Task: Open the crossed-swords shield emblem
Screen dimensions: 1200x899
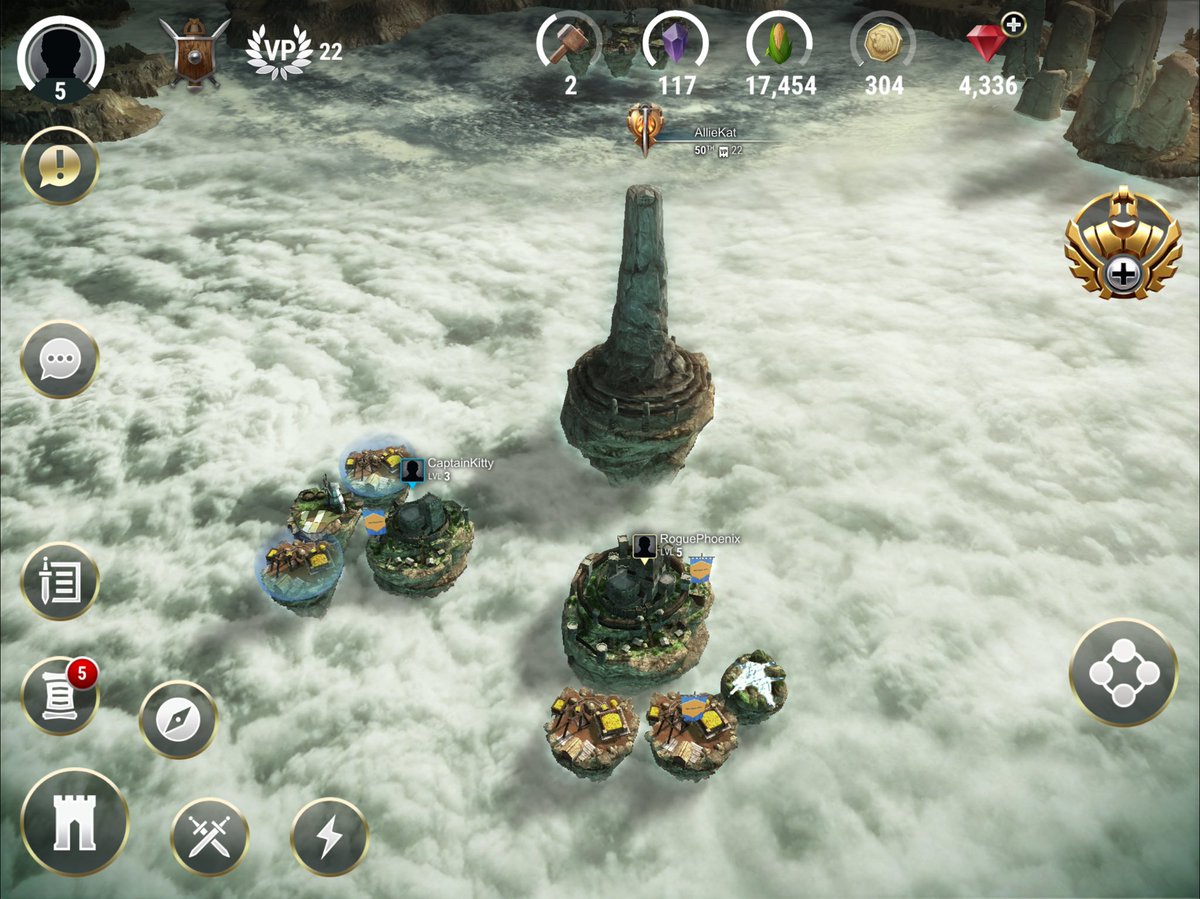Action: tap(195, 52)
